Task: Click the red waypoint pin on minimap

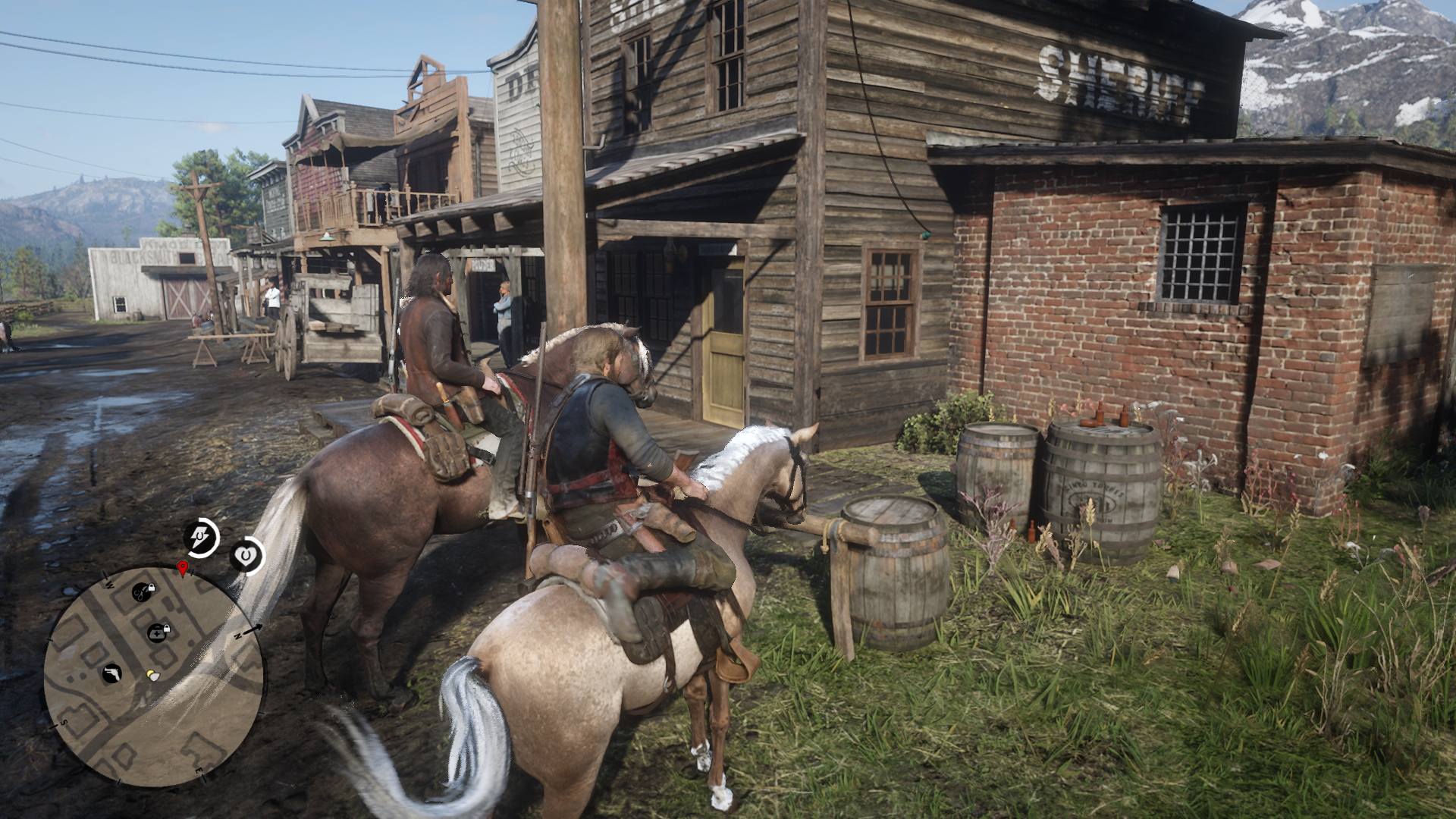Action: [x=182, y=568]
